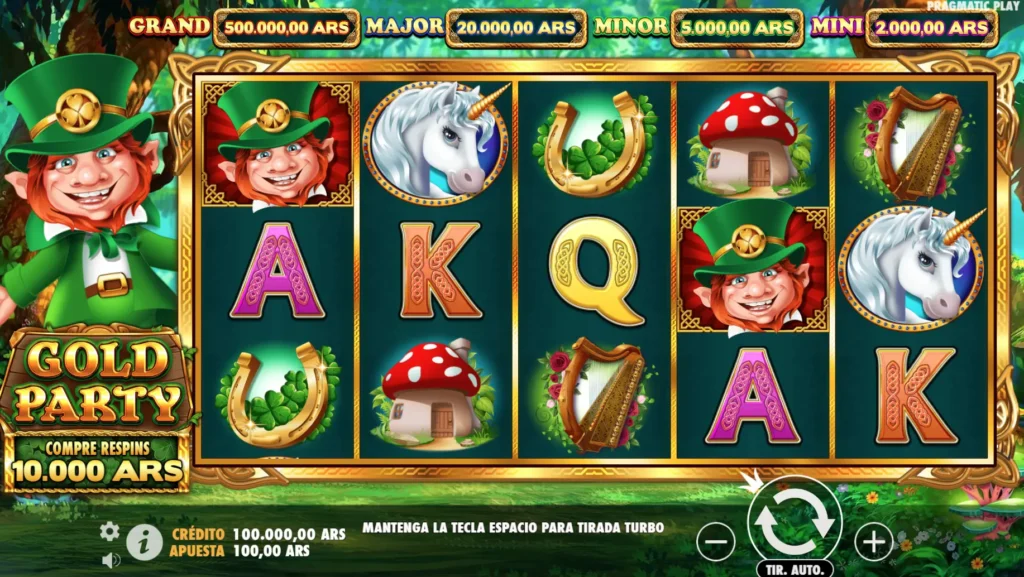This screenshot has width=1024, height=577.
Task: Buy respins for 10.000 ARS
Action: coord(96,461)
